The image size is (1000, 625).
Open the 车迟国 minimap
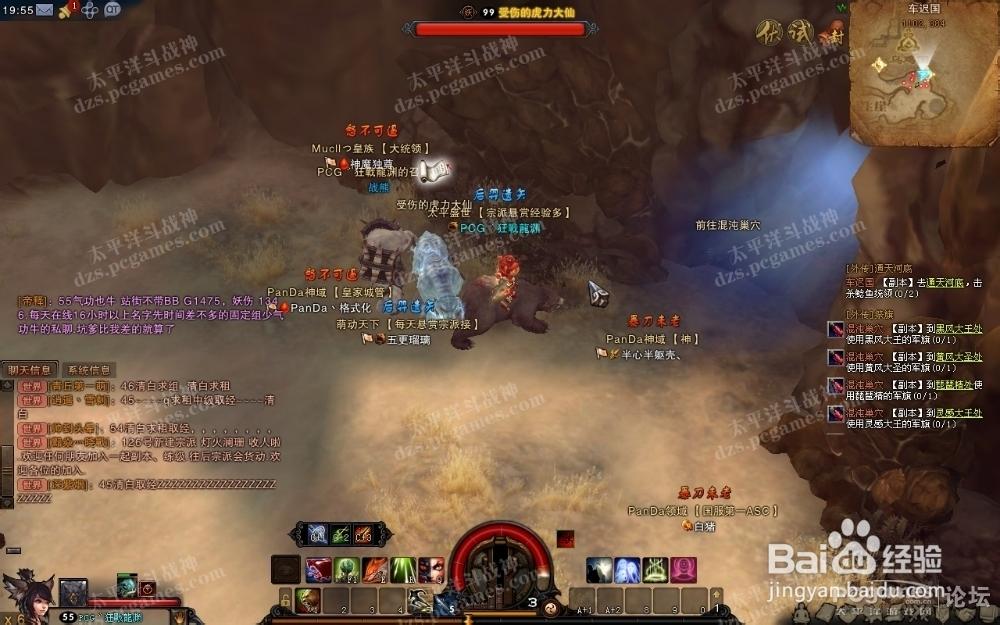click(920, 78)
